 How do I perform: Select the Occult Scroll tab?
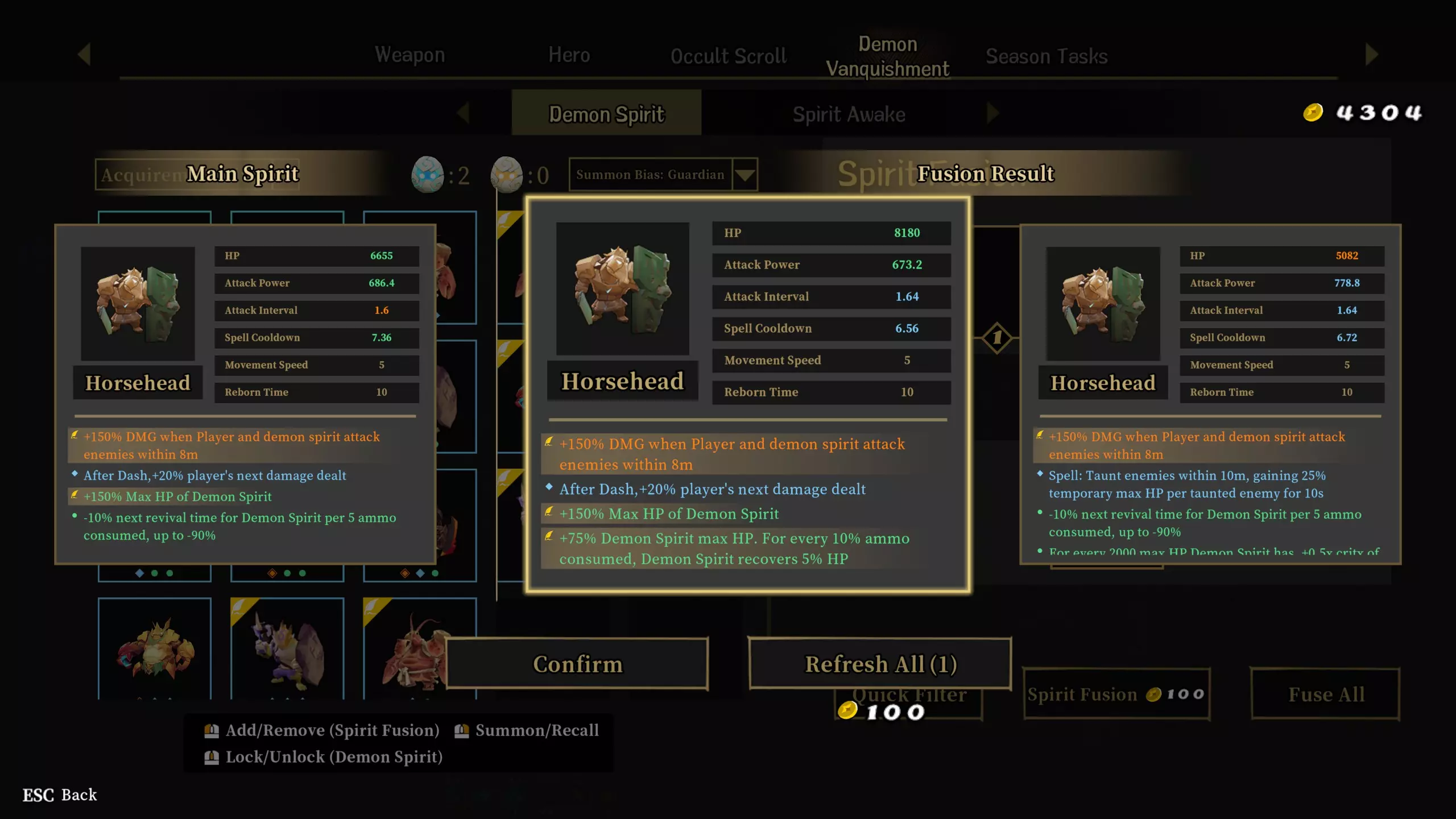pos(729,56)
